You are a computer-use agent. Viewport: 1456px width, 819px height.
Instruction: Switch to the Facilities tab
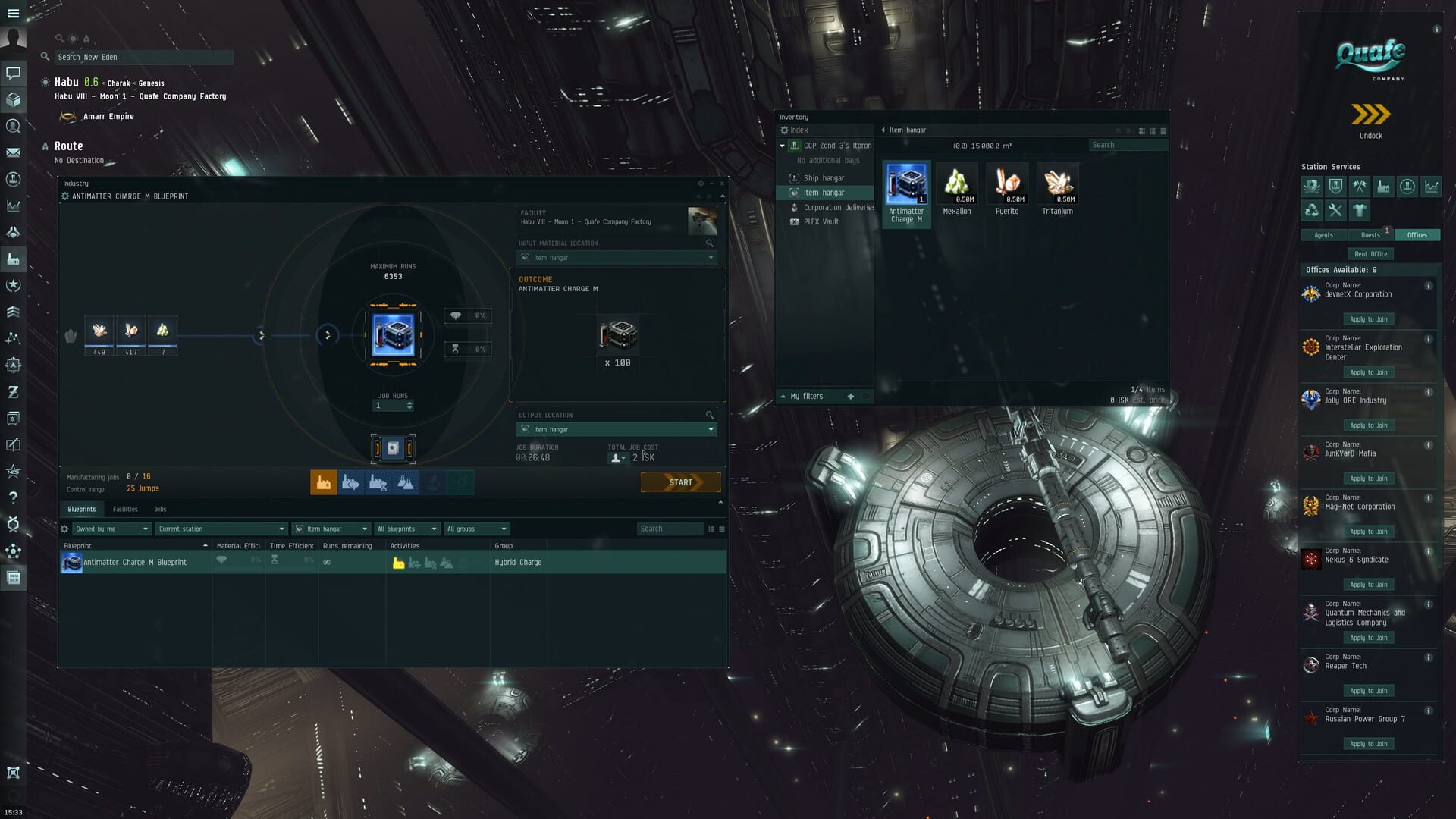tap(125, 509)
